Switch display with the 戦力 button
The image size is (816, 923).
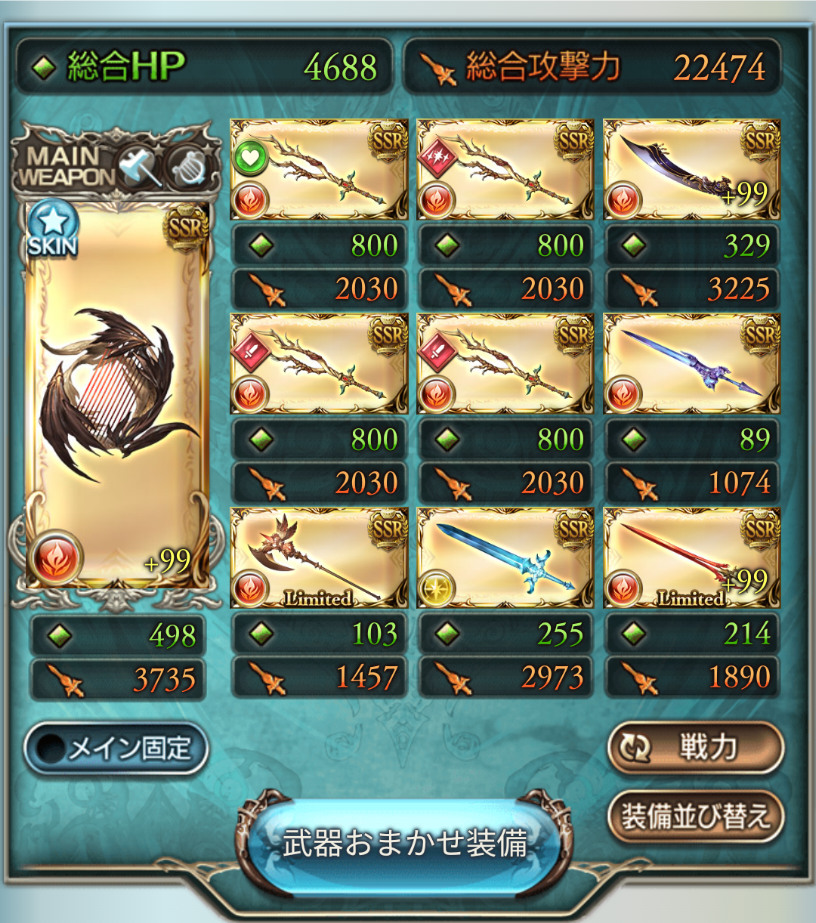point(695,749)
